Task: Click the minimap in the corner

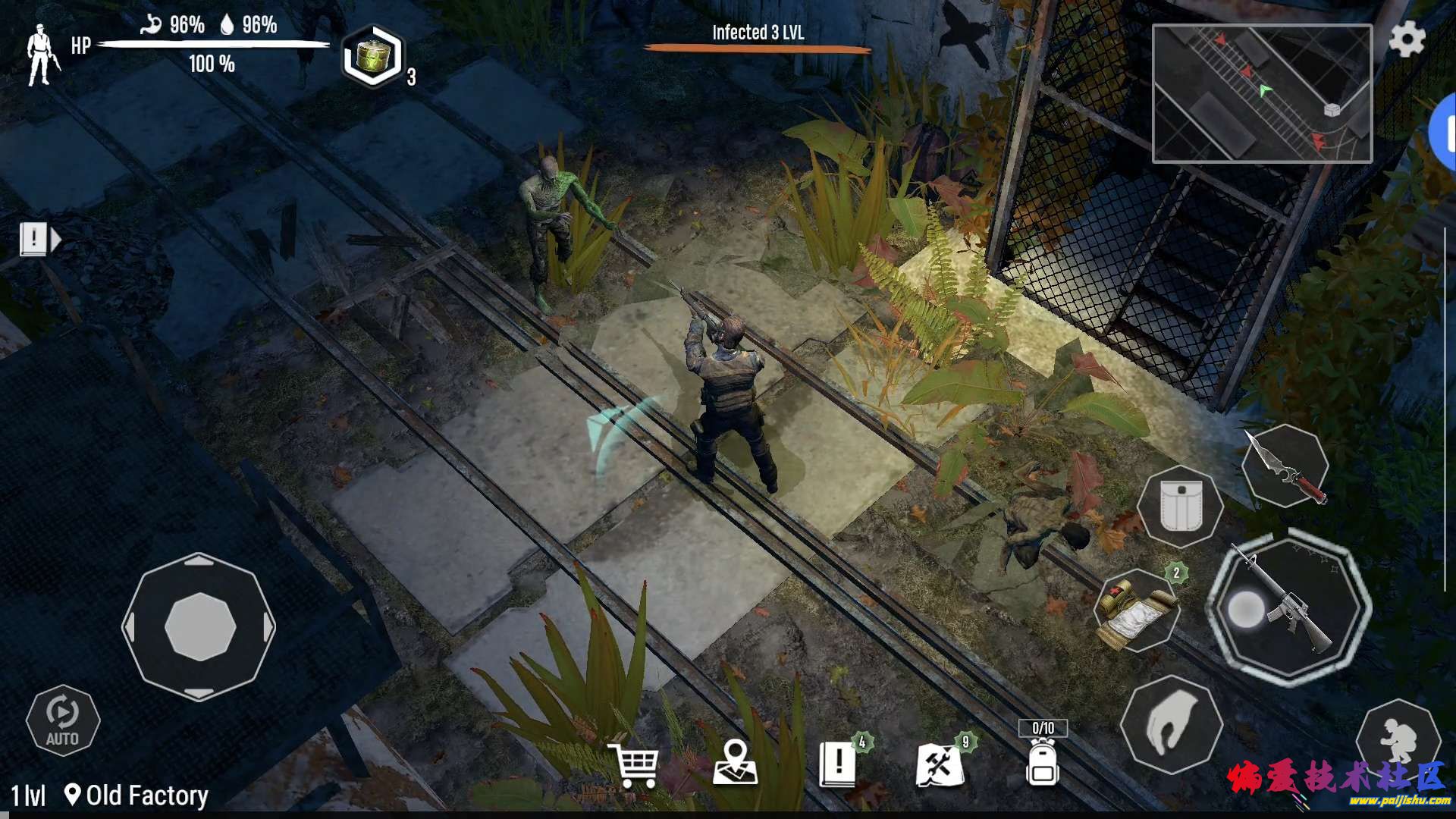Action: (1262, 93)
